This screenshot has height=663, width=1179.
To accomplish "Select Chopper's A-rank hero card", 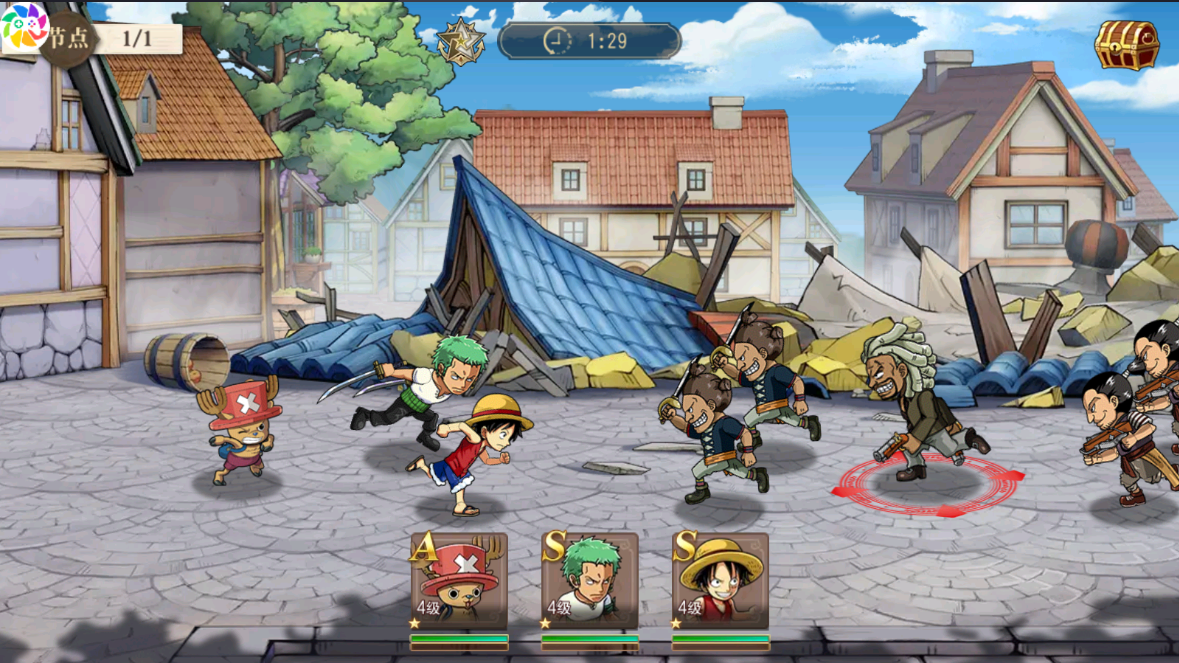I will [459, 581].
